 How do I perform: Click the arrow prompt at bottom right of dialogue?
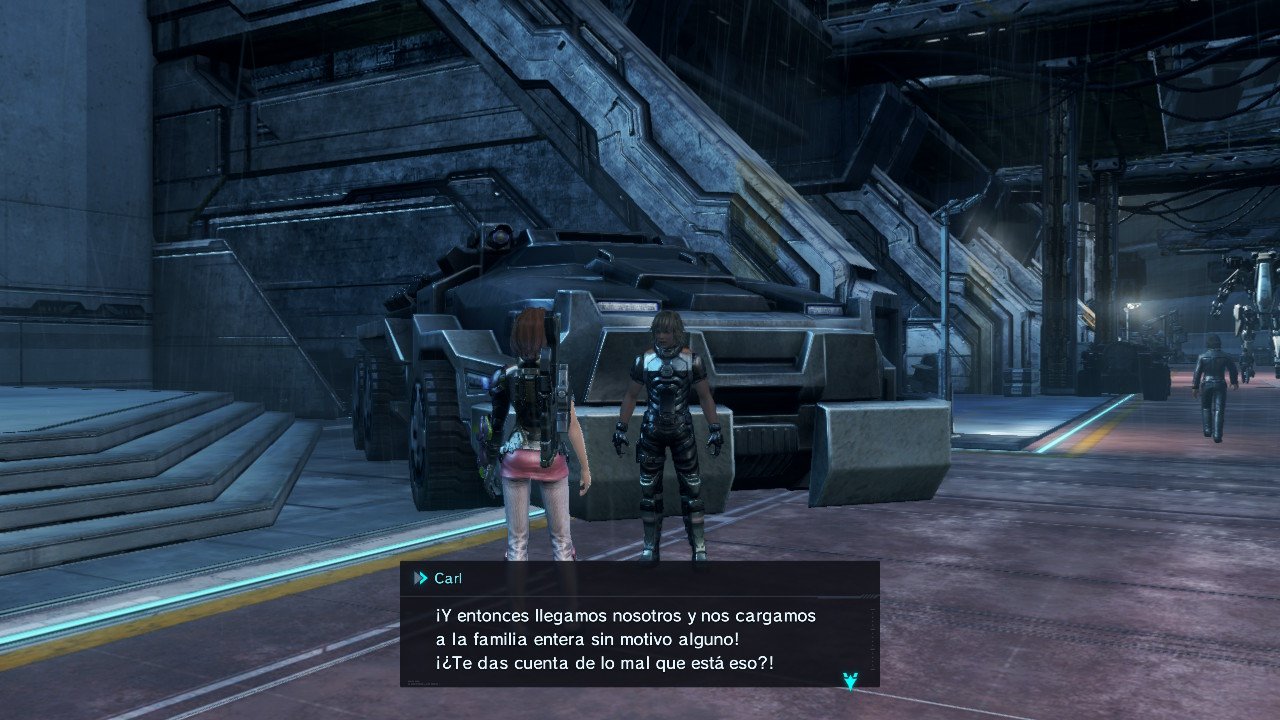850,678
